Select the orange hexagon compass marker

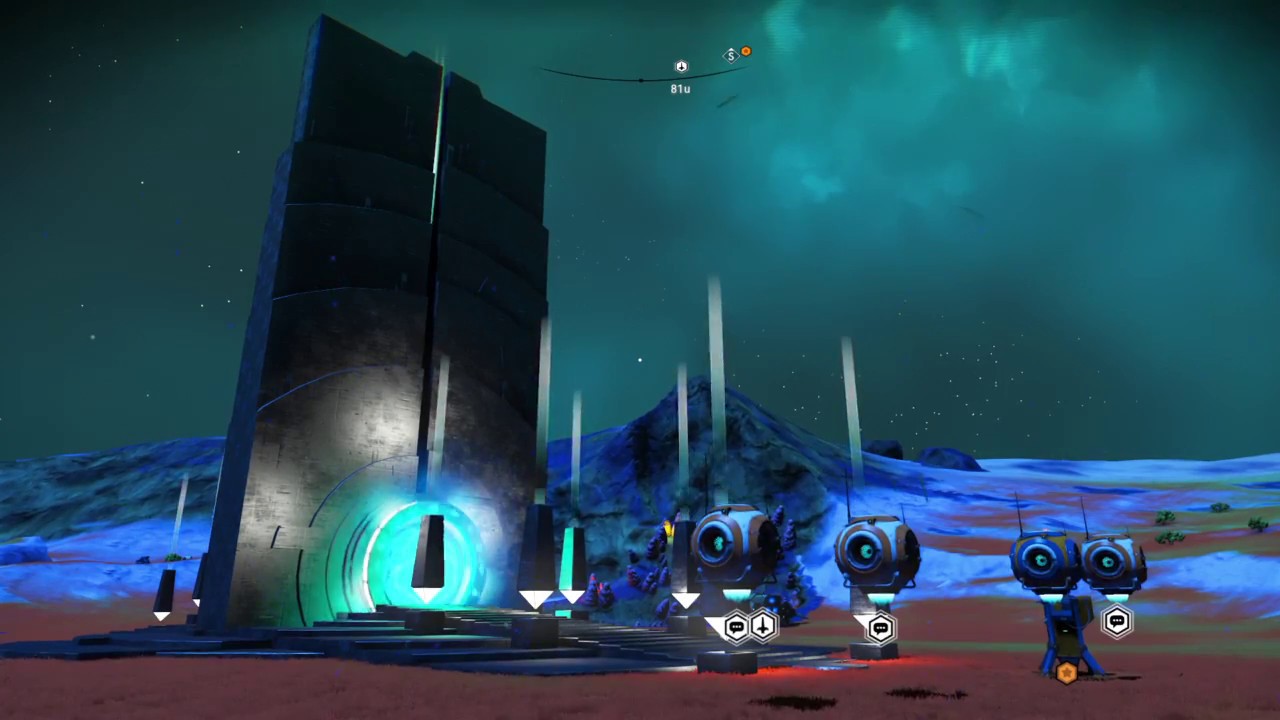pos(745,51)
